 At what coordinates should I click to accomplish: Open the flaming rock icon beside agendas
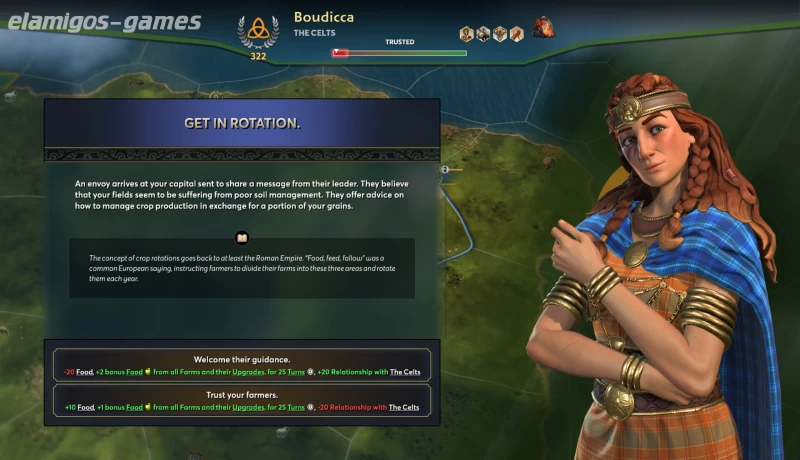(x=544, y=27)
